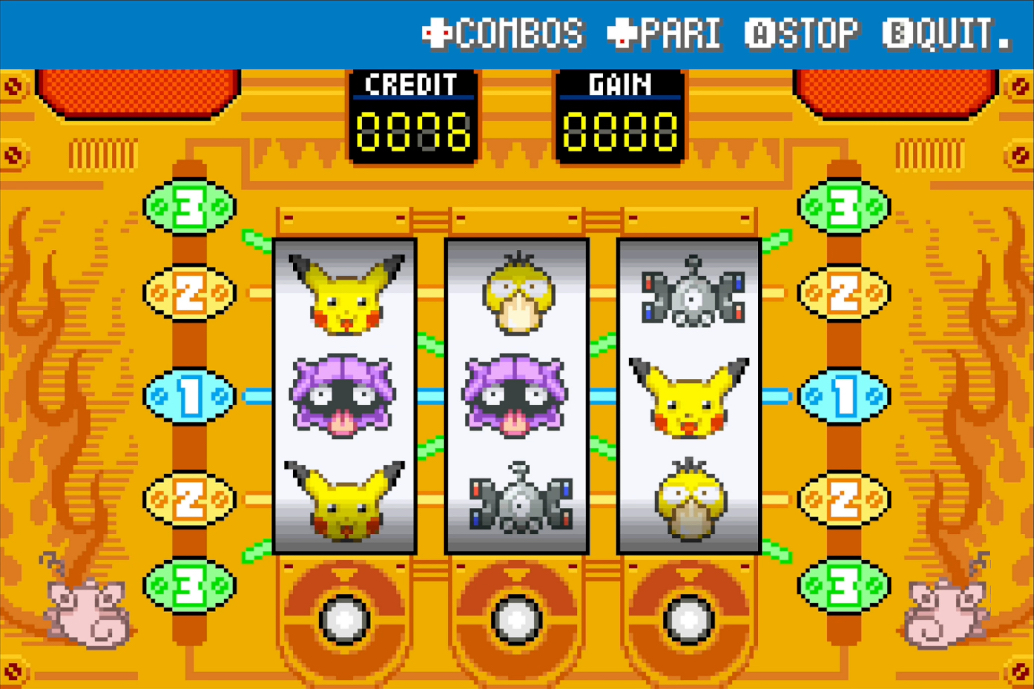Image resolution: width=1034 pixels, height=689 pixels.
Task: Activate the stop button below the Psyduck-Shellder-Magnemite reel
Action: [516, 619]
